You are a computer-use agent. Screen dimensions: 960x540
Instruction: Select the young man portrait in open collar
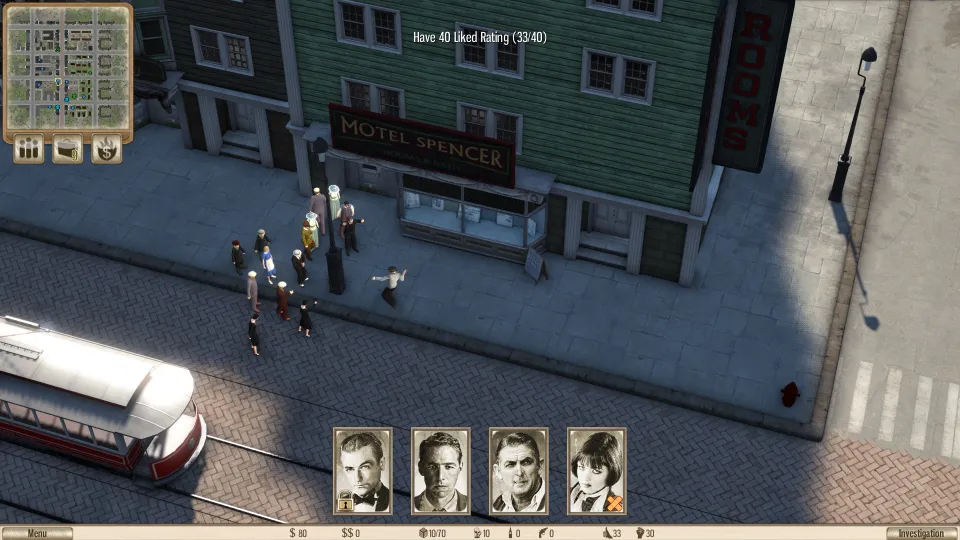(441, 471)
